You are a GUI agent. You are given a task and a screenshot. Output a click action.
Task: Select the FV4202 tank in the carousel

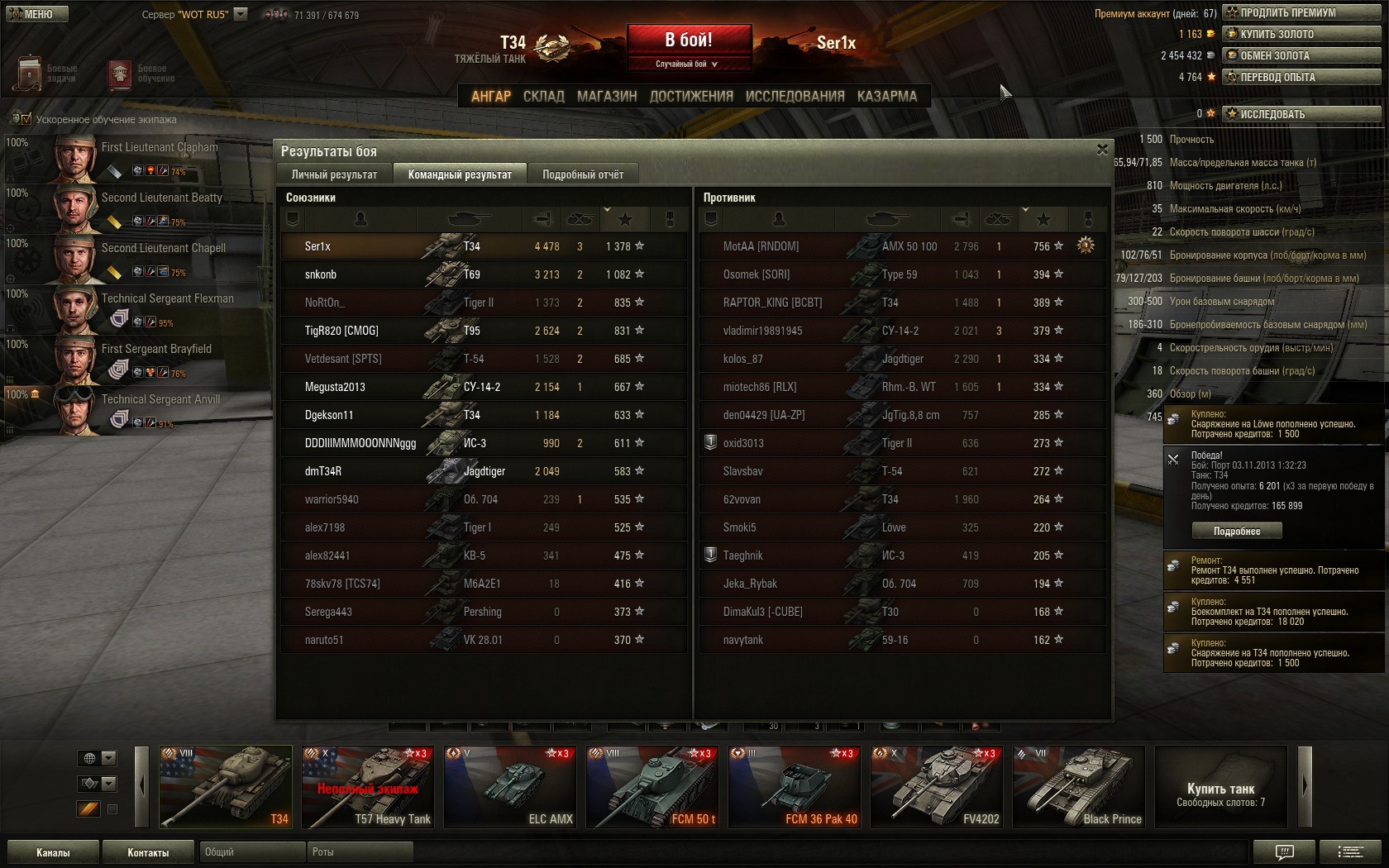coord(937,787)
